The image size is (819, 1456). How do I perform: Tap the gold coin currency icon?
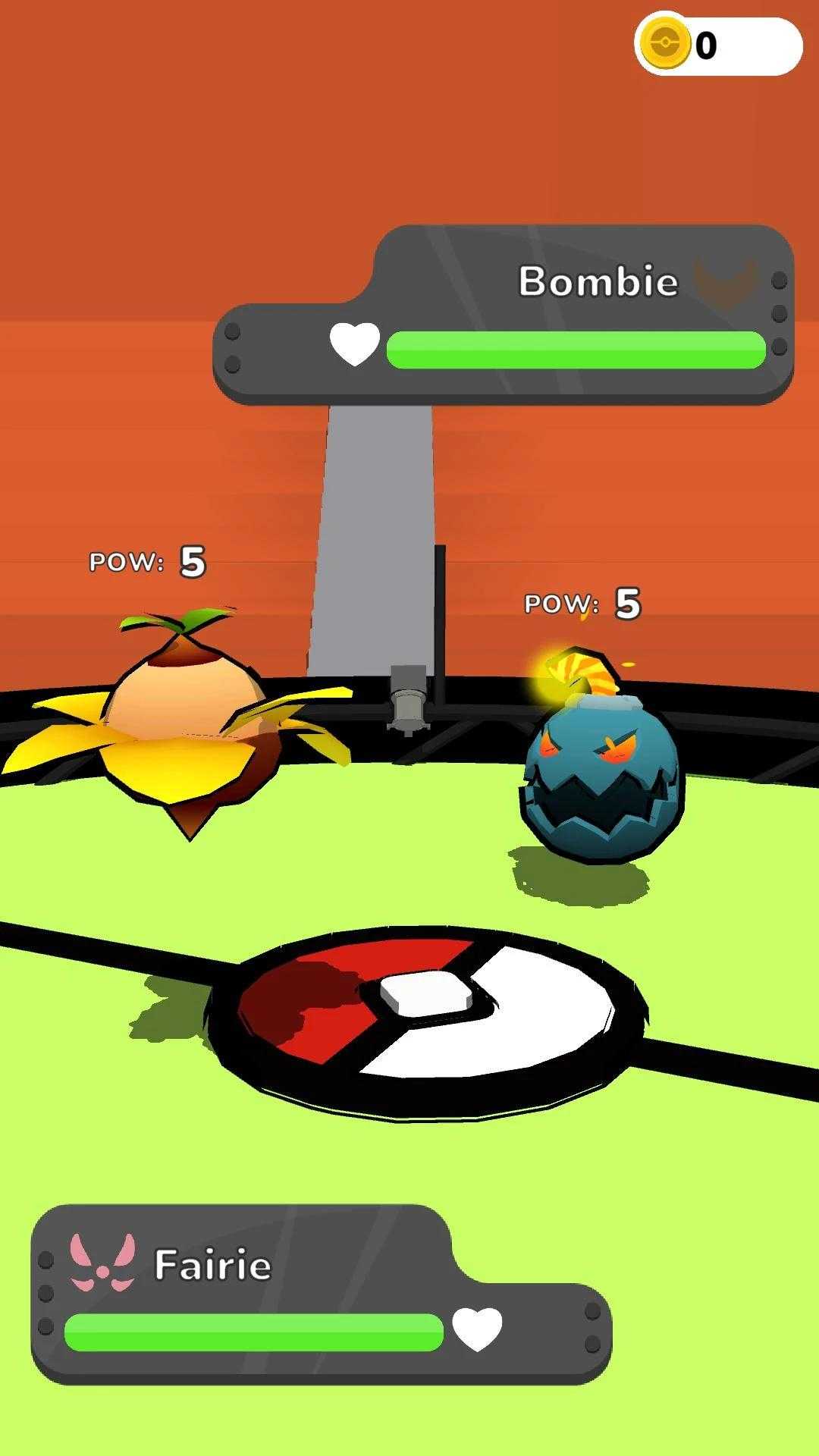[665, 44]
